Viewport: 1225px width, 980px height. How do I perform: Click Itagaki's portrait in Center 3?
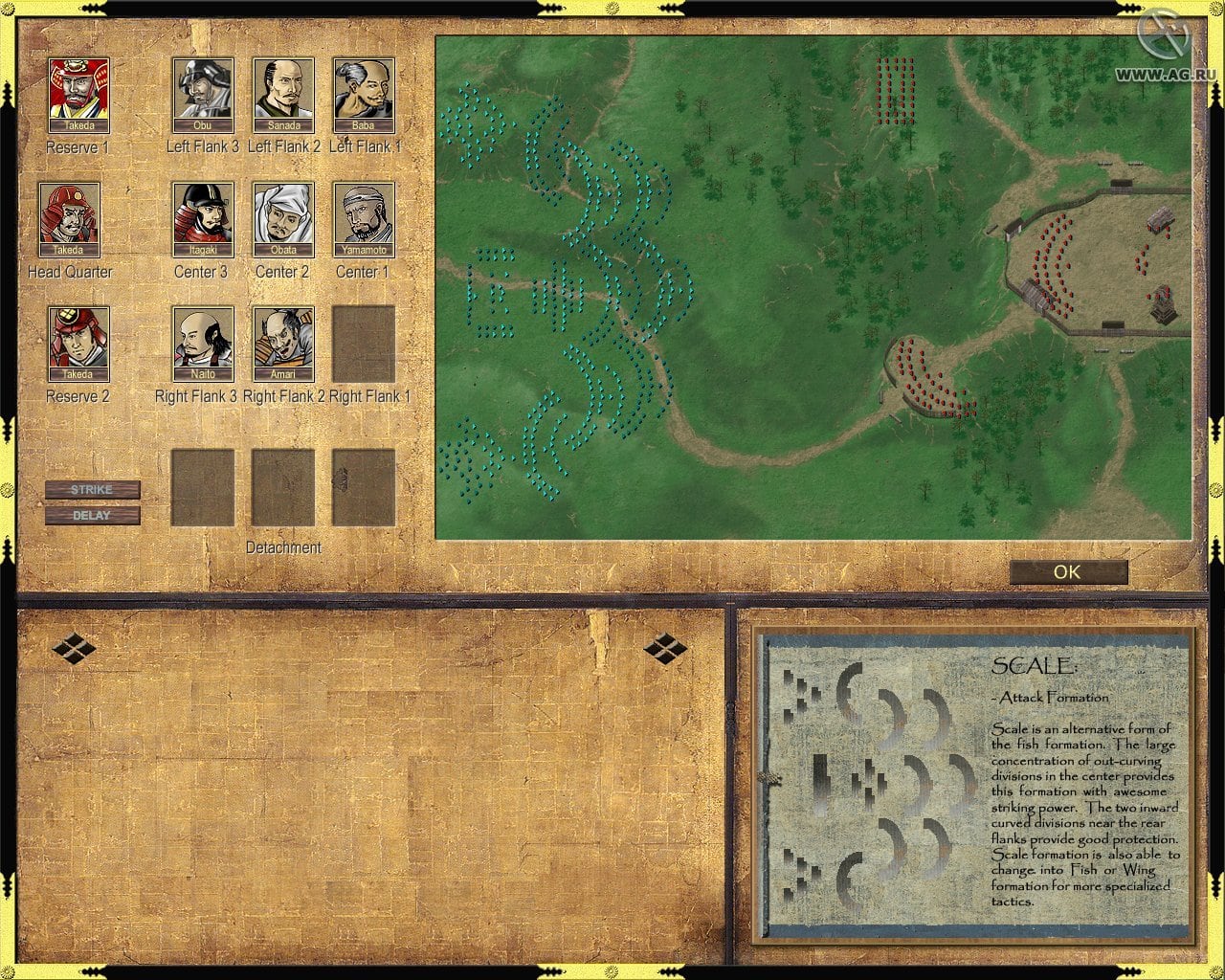coord(203,219)
